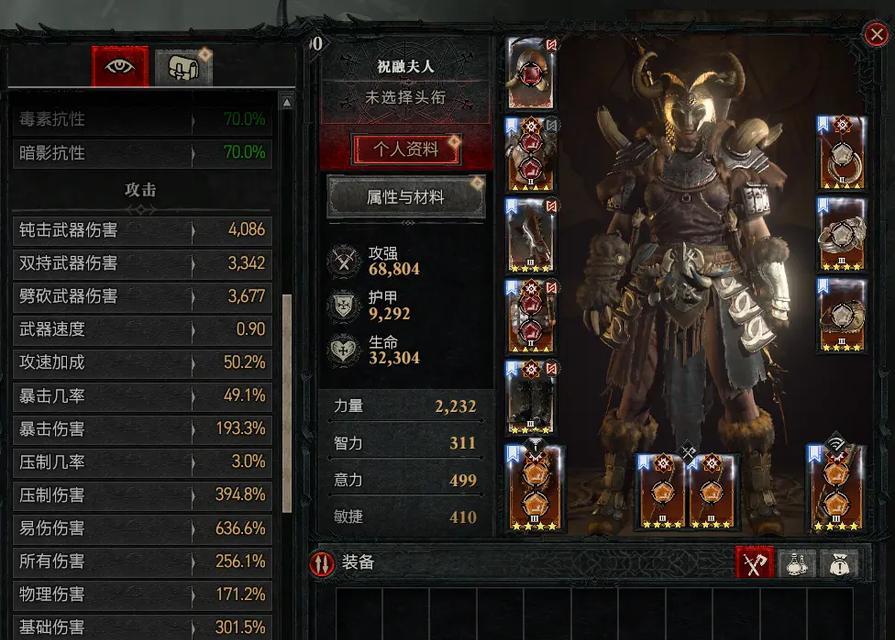Viewport: 895px width, 640px height.
Task: Select the 压制伤害 stat row
Action: [142, 495]
